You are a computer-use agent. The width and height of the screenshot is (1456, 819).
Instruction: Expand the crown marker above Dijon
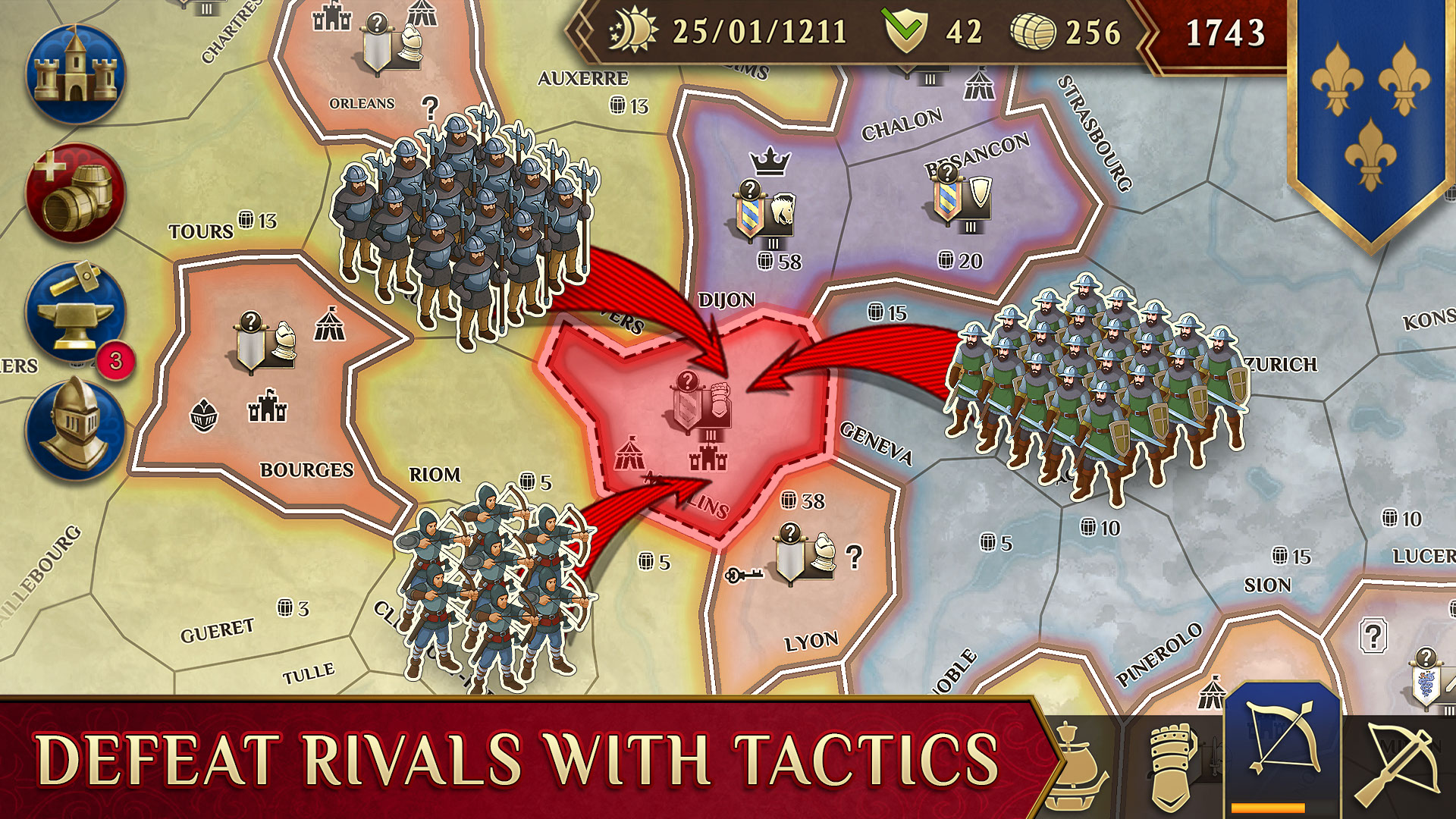(767, 161)
